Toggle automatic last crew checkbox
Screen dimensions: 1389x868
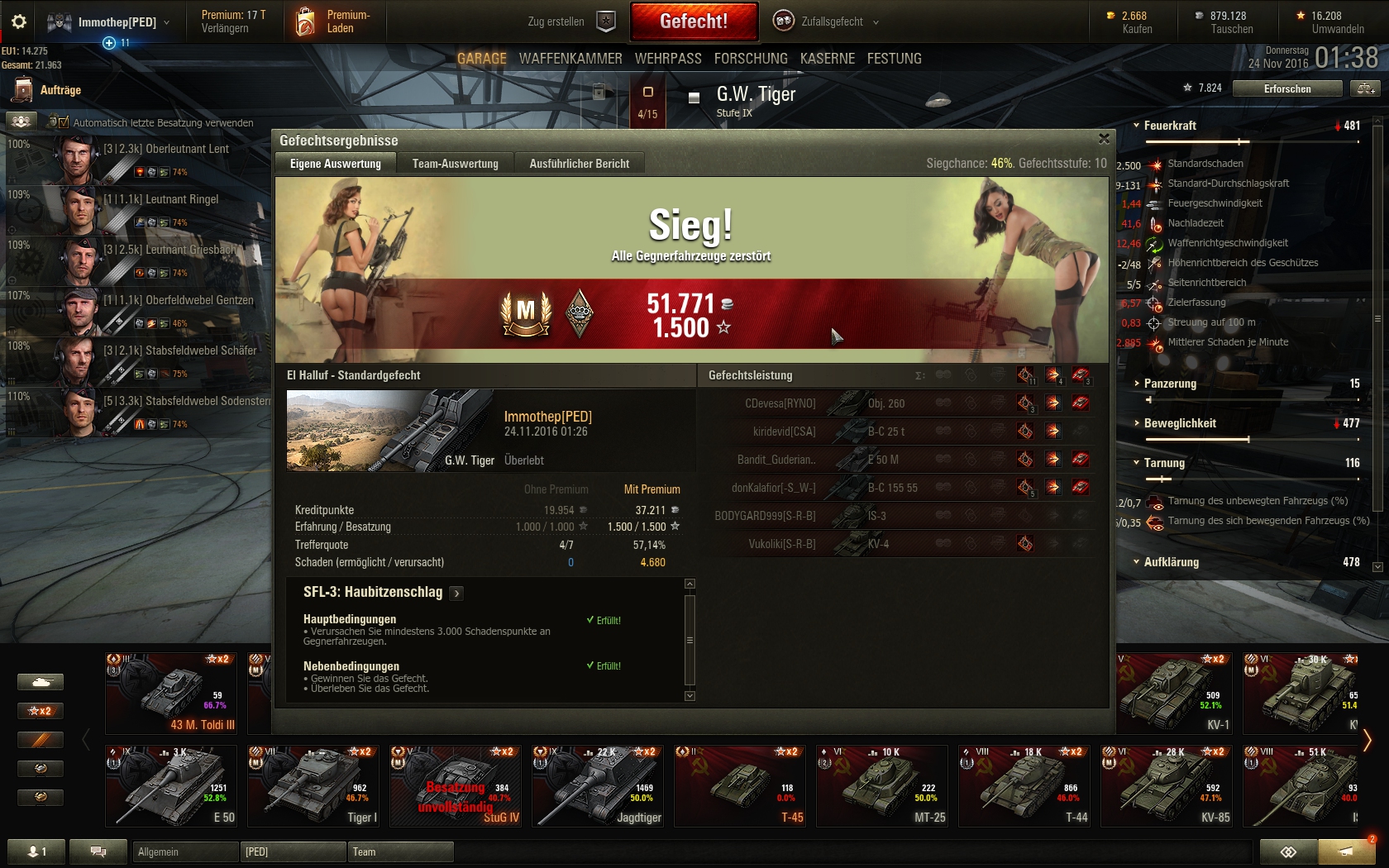click(x=58, y=122)
